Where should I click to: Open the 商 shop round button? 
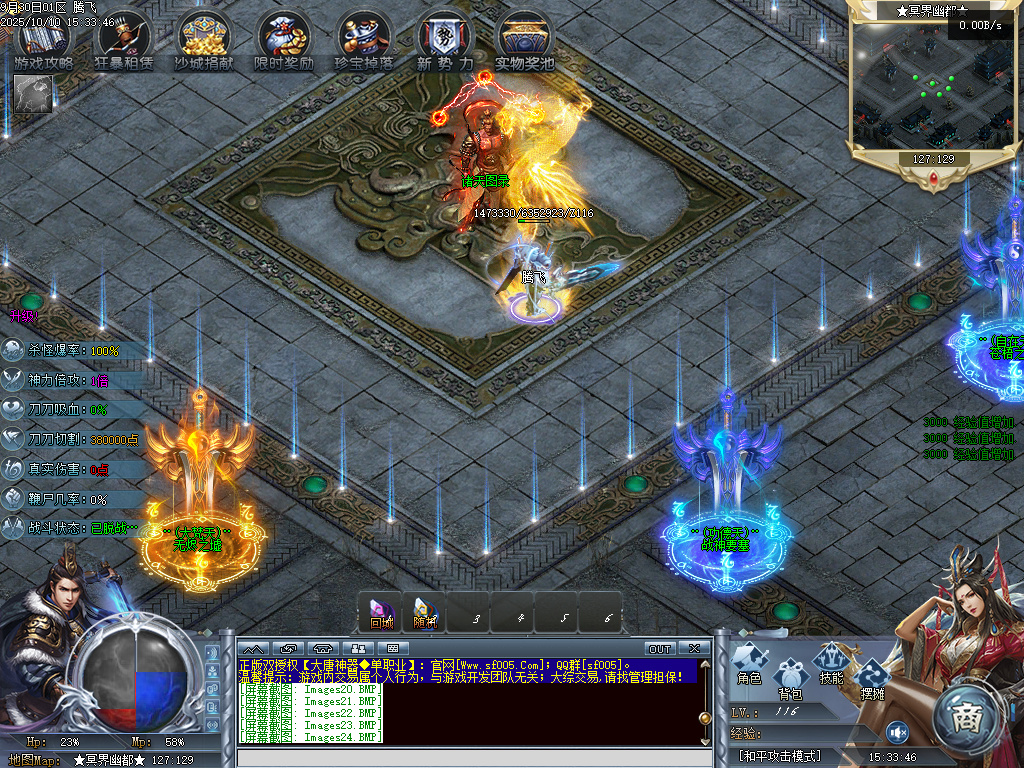[967, 717]
